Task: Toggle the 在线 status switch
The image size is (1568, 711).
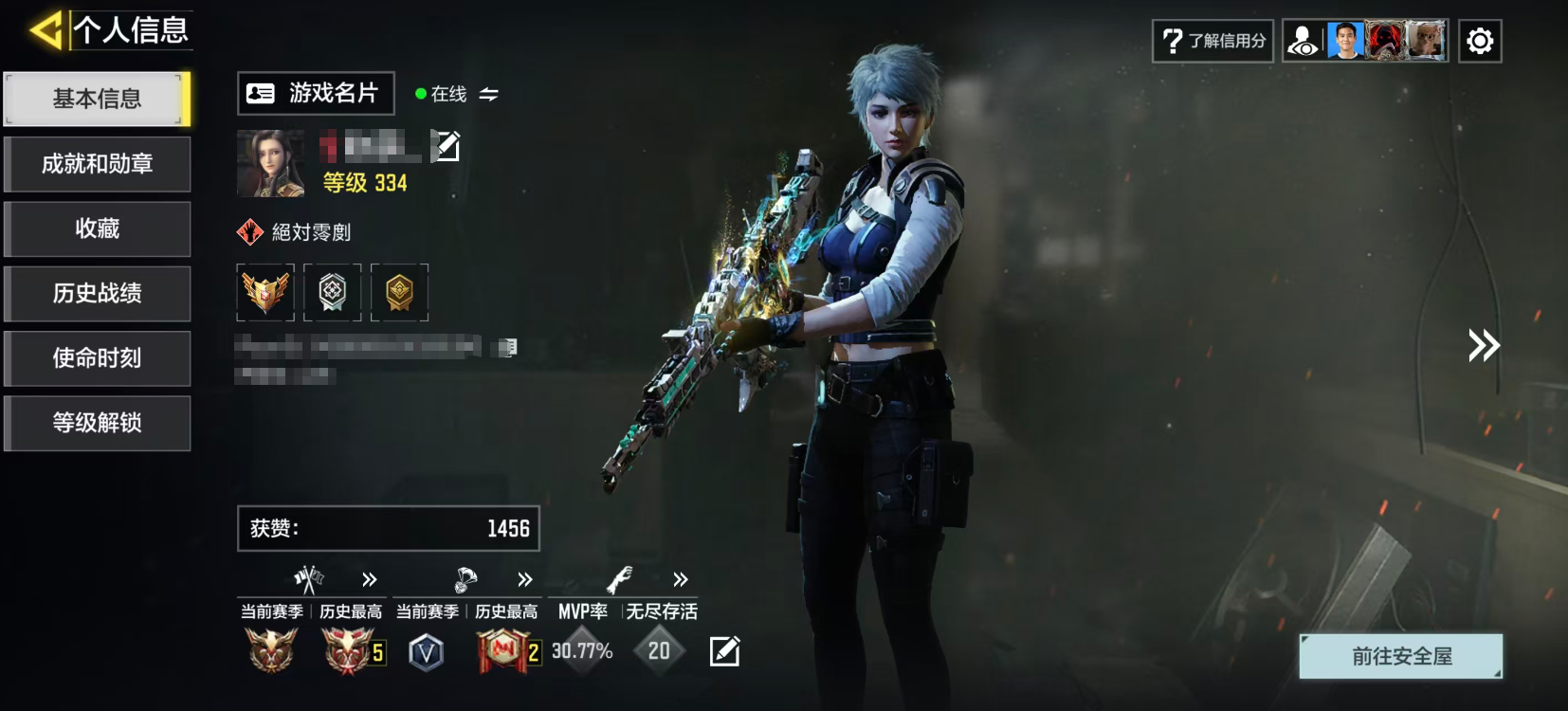Action: click(488, 94)
